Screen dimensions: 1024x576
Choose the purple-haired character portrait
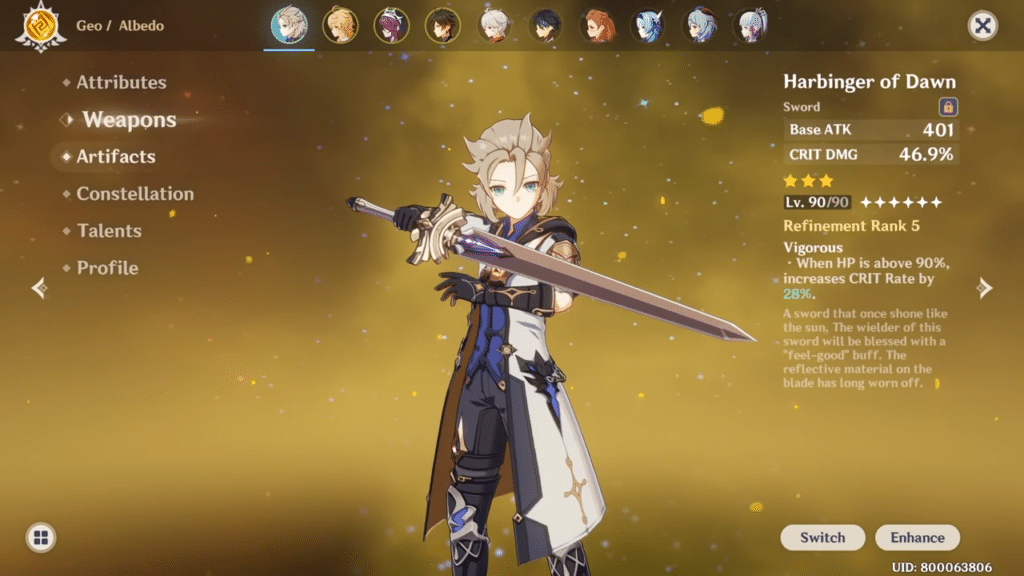coord(391,25)
